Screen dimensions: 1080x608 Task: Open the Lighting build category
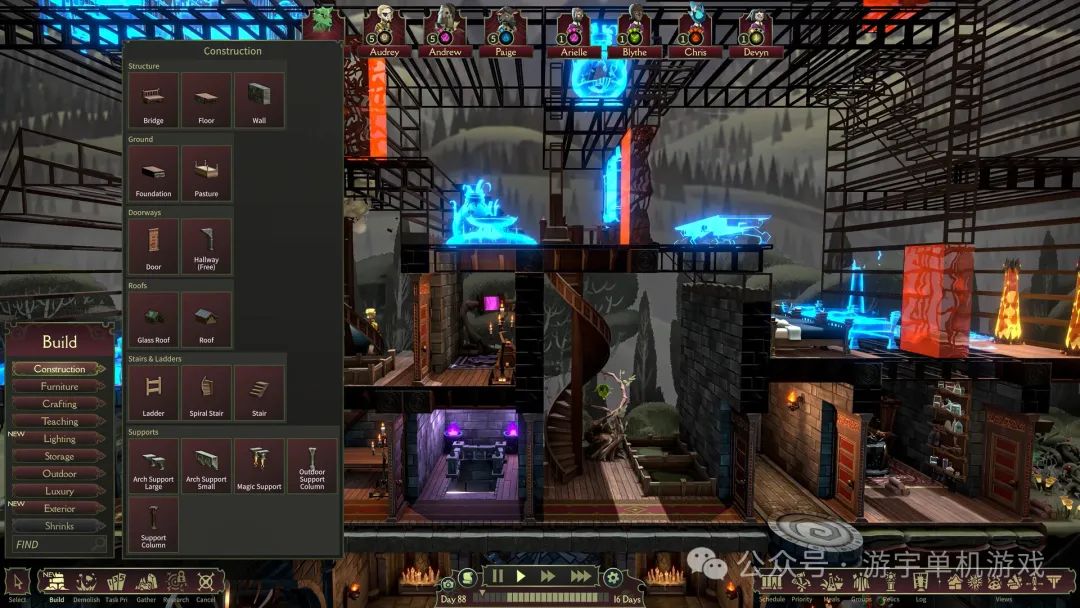pos(59,439)
